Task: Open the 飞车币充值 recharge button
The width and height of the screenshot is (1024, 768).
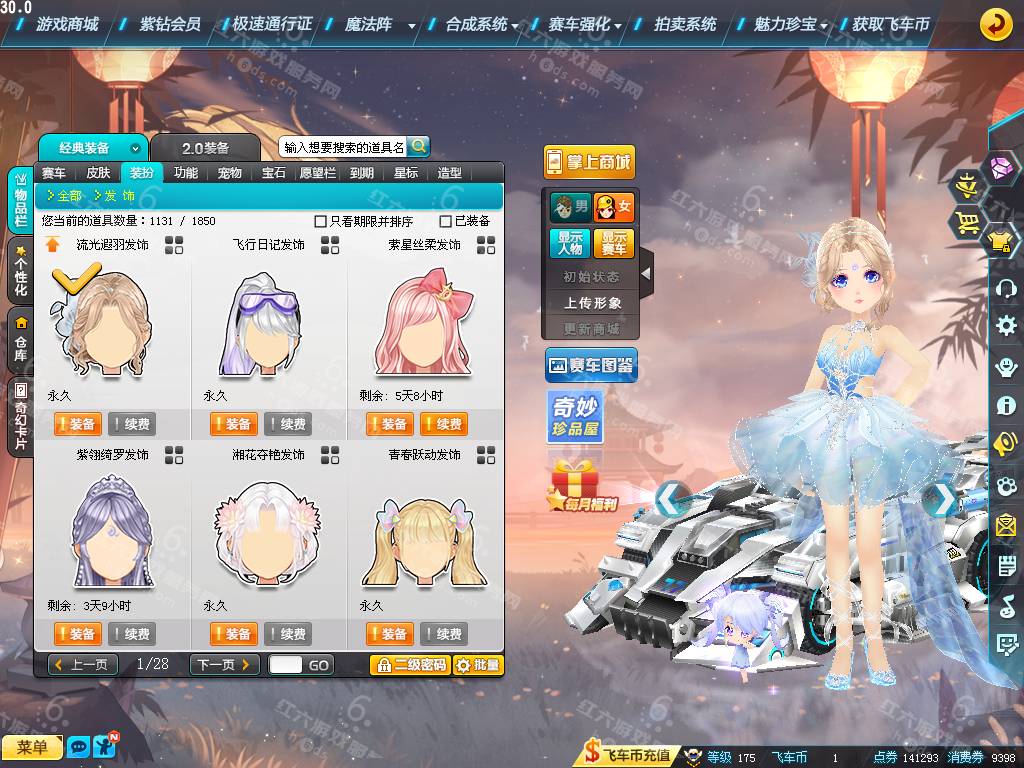Action: (x=627, y=757)
